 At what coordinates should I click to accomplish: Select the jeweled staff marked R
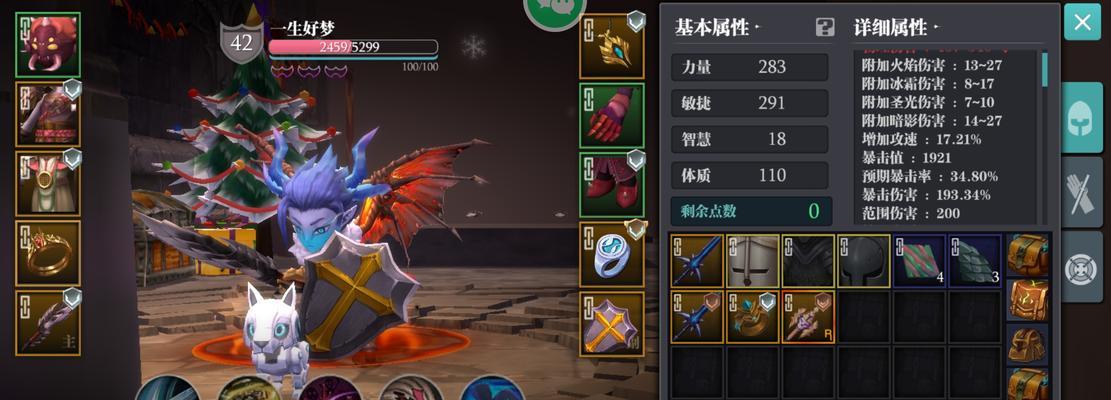pos(808,317)
